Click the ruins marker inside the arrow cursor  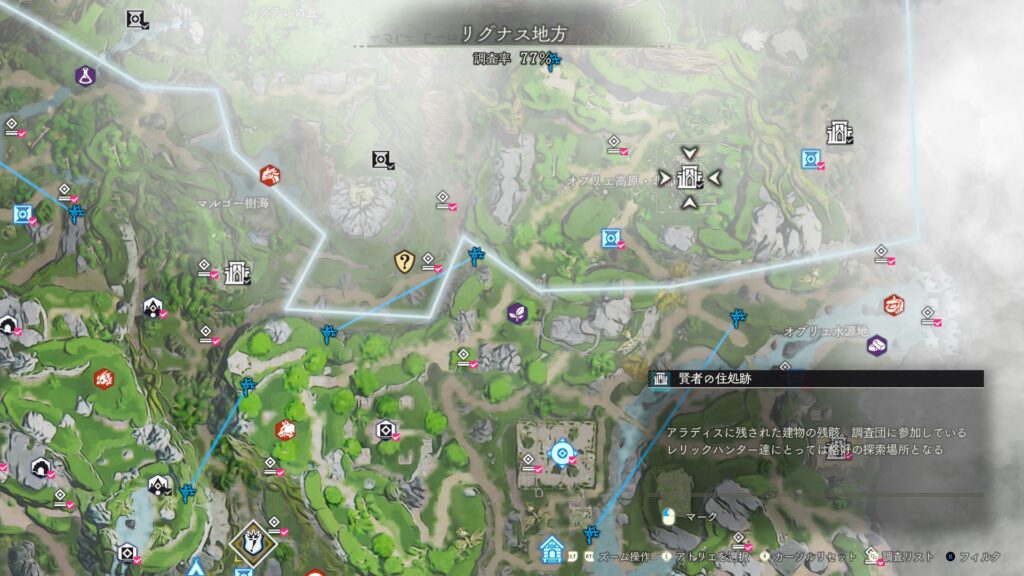[688, 178]
